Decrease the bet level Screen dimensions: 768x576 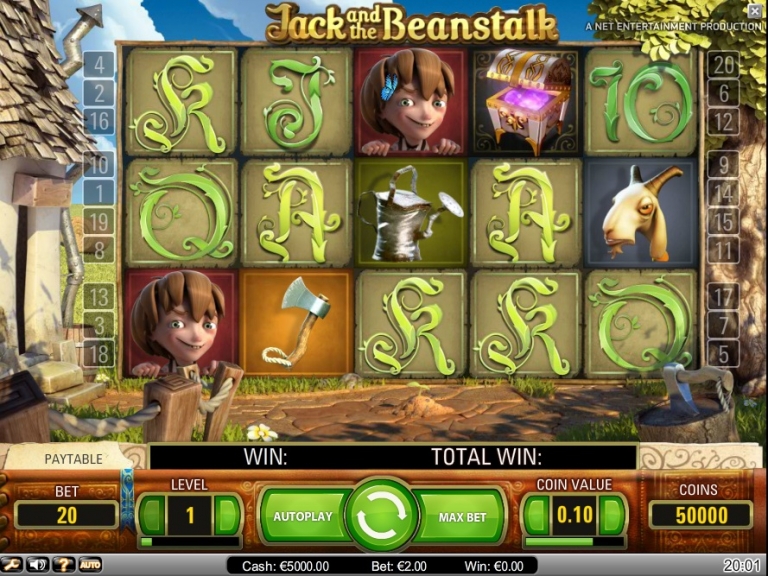click(151, 515)
